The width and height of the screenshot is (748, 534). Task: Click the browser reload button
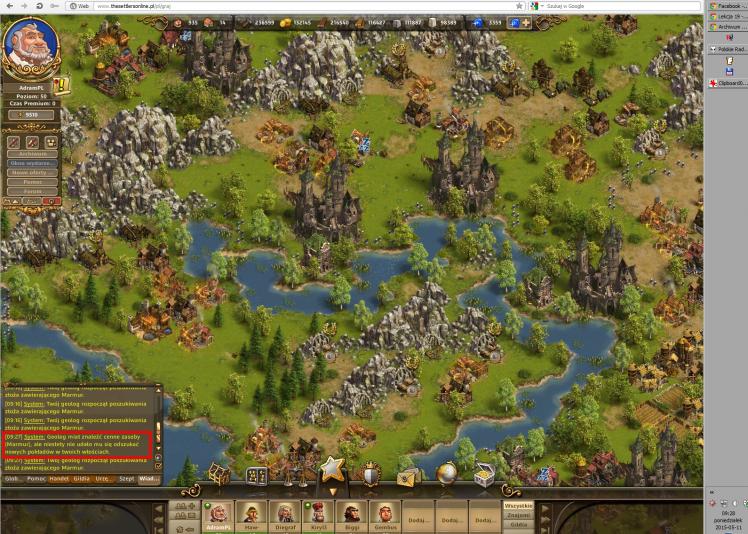39,6
